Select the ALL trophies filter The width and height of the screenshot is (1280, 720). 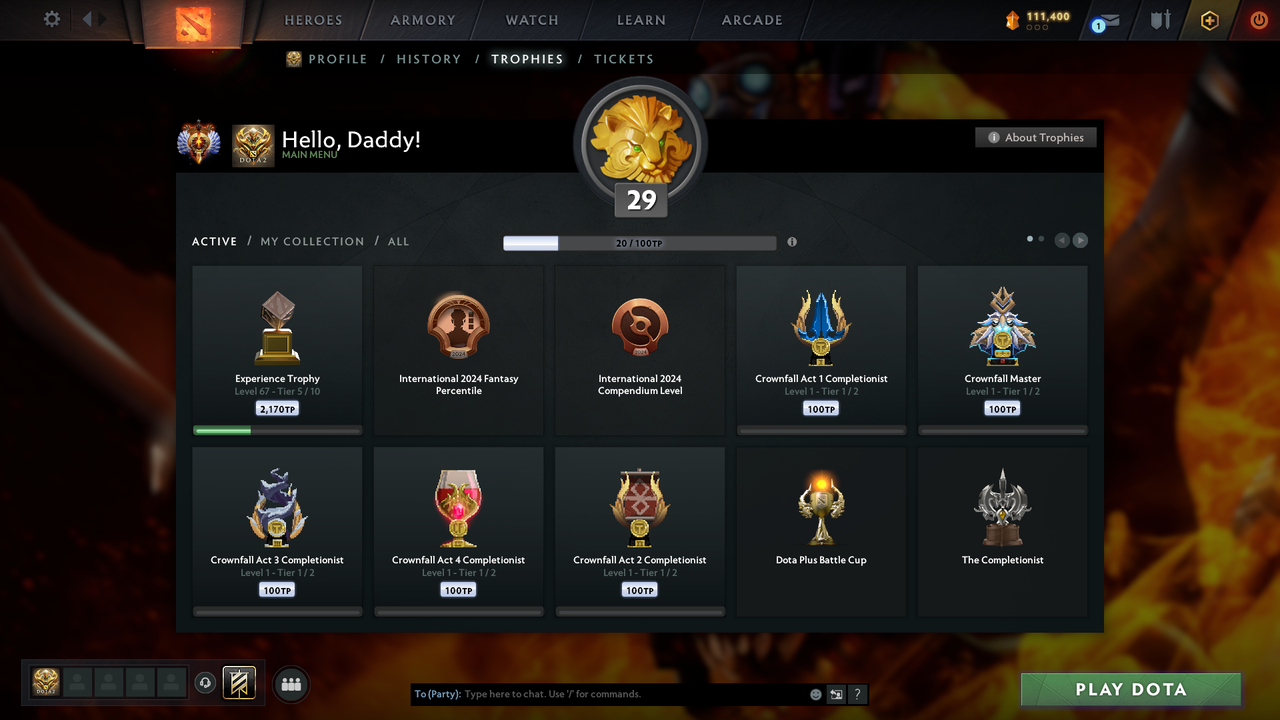(398, 241)
